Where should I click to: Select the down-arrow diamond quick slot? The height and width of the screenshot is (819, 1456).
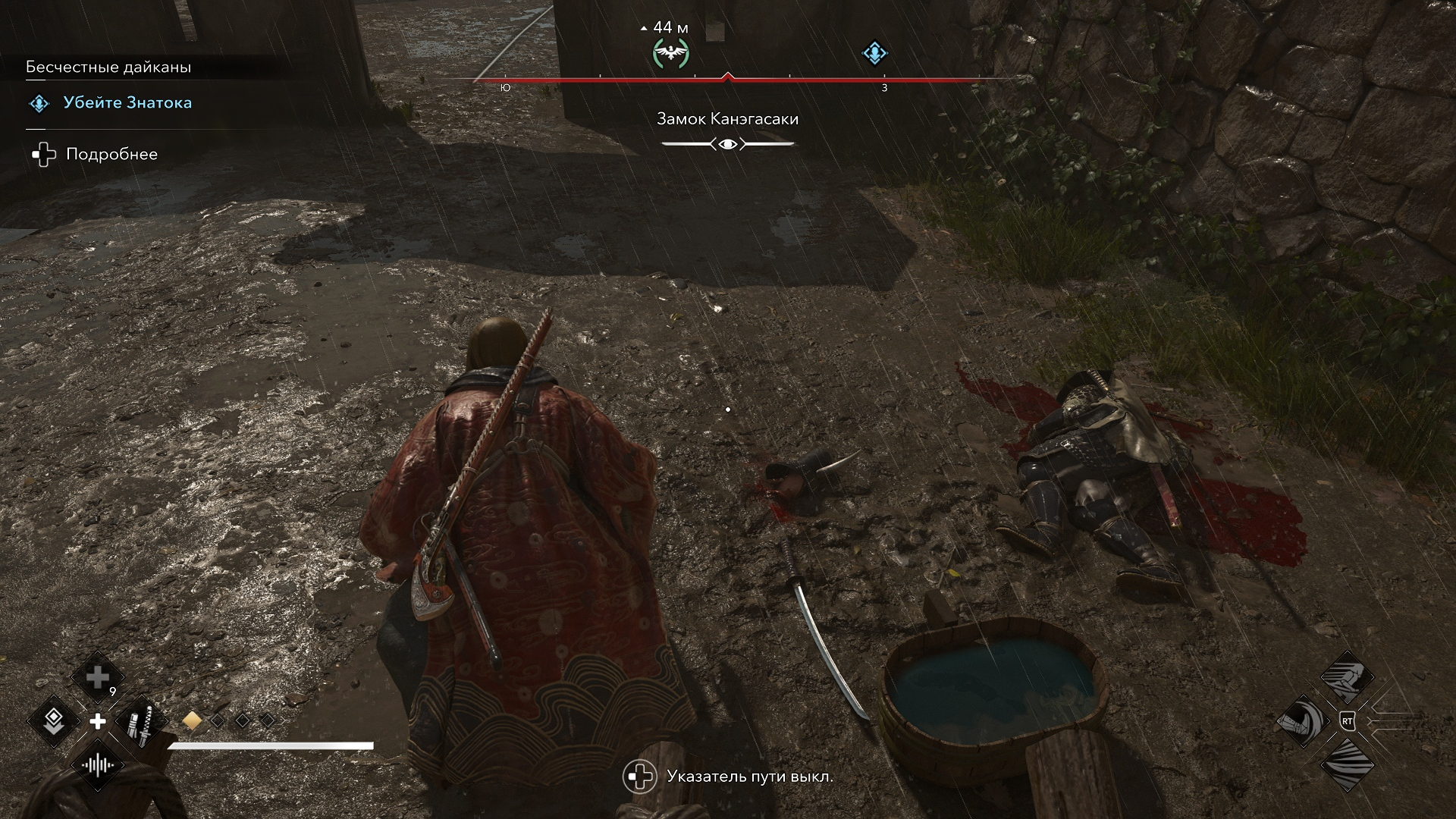(55, 720)
